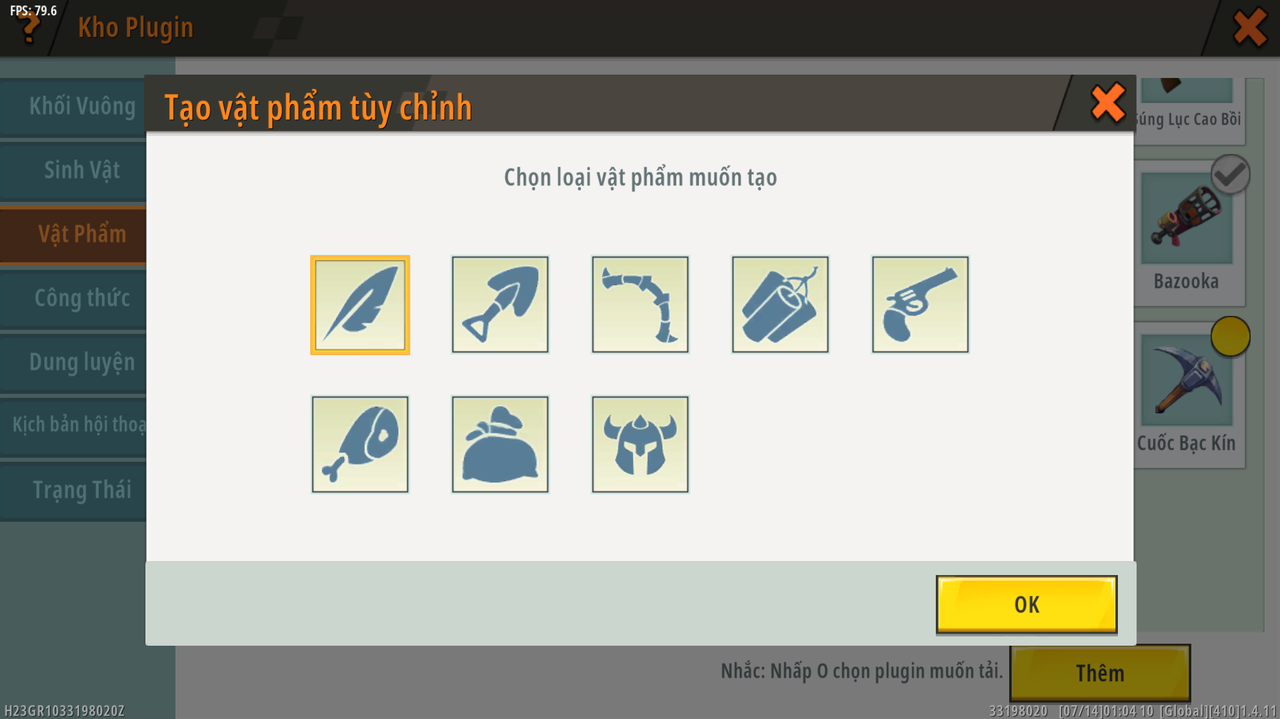Close the custom item creation dialog
1280x719 pixels.
1107,103
